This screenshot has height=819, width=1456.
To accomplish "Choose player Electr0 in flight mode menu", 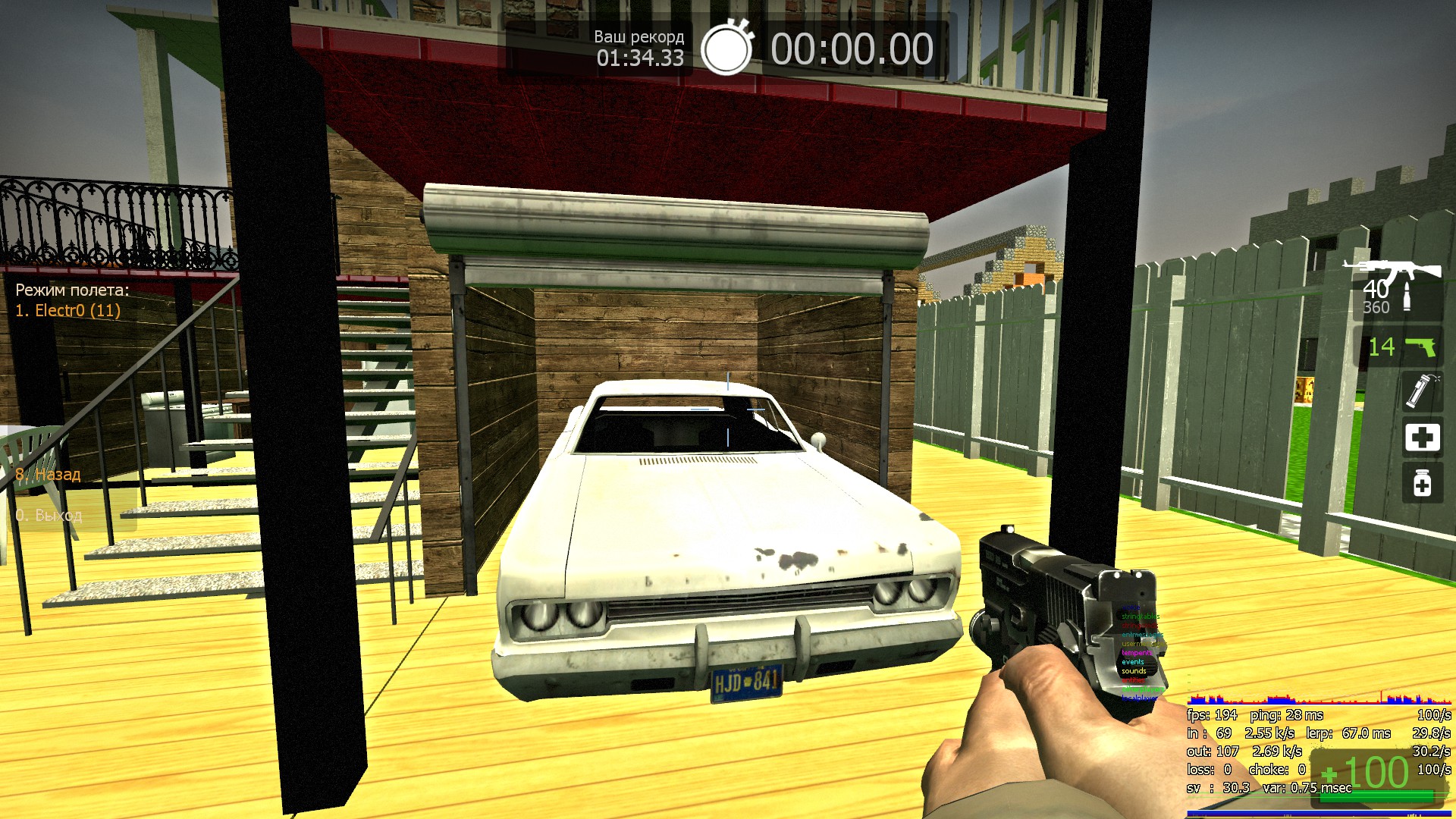I will point(68,310).
